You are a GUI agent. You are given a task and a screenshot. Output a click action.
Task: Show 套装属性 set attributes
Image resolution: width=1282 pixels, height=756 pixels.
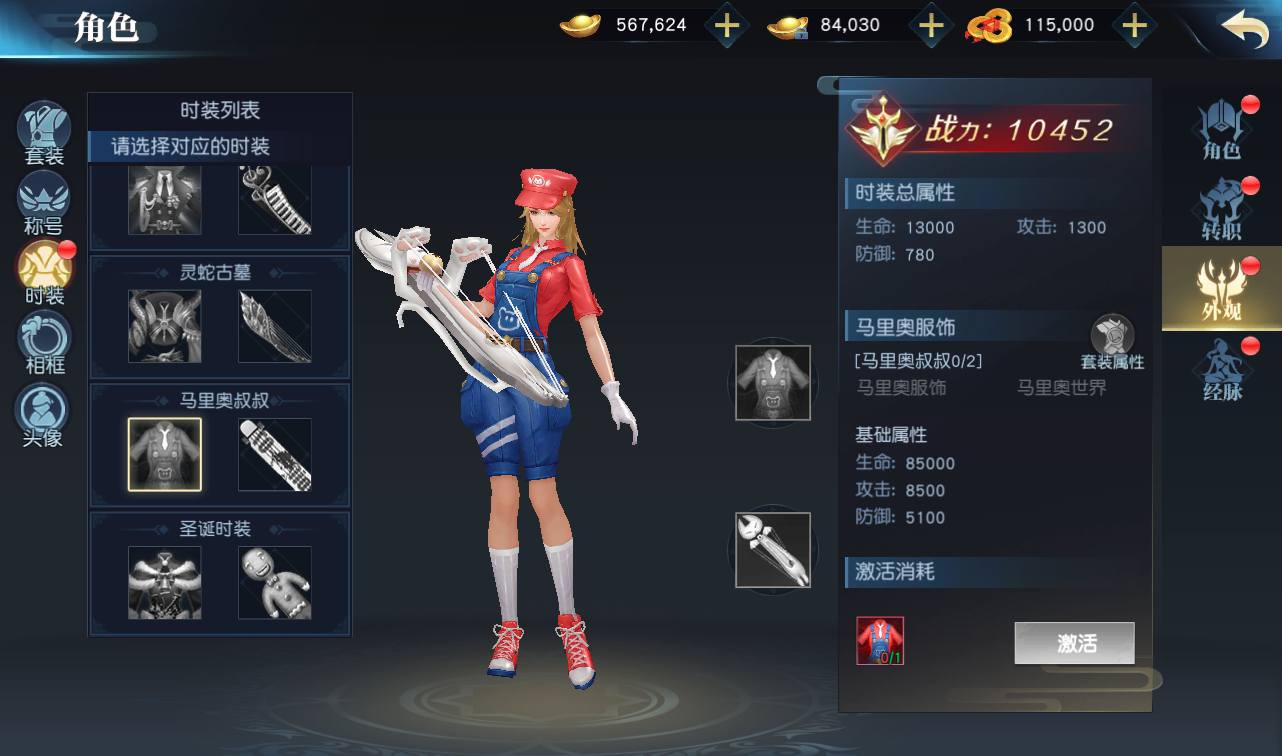click(x=1112, y=342)
